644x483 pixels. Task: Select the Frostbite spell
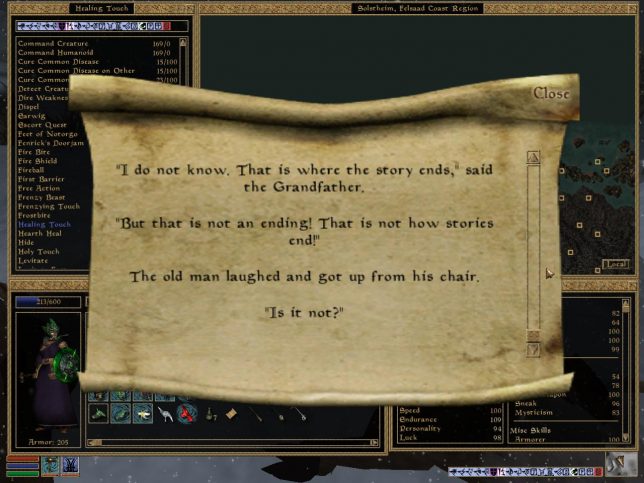coord(36,215)
